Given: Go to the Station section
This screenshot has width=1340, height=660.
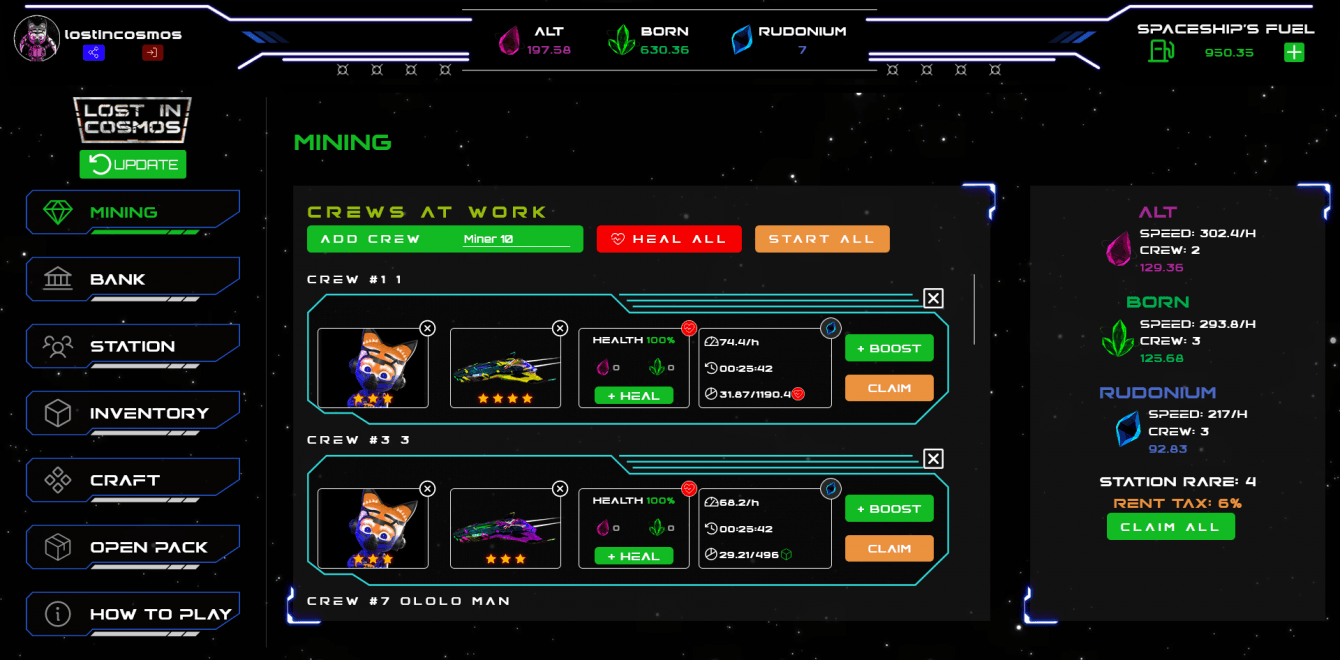Looking at the screenshot, I should [132, 346].
